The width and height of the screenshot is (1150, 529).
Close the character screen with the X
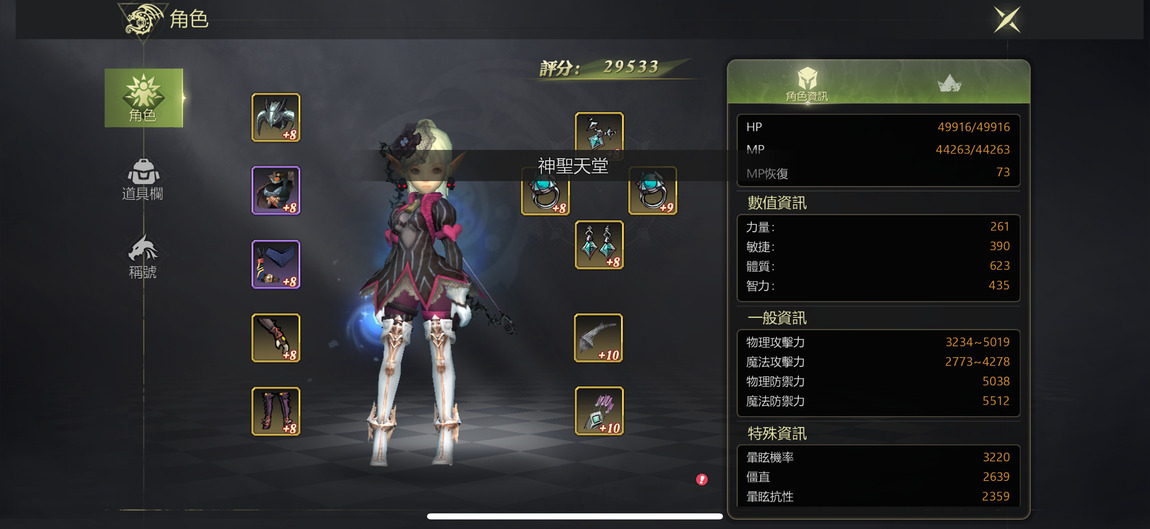[x=1007, y=19]
